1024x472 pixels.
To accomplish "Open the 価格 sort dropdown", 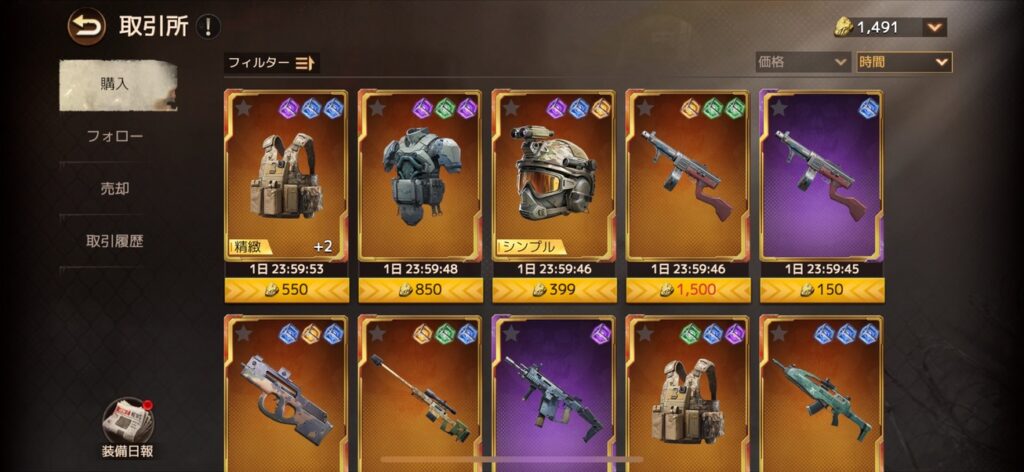I will click(802, 62).
